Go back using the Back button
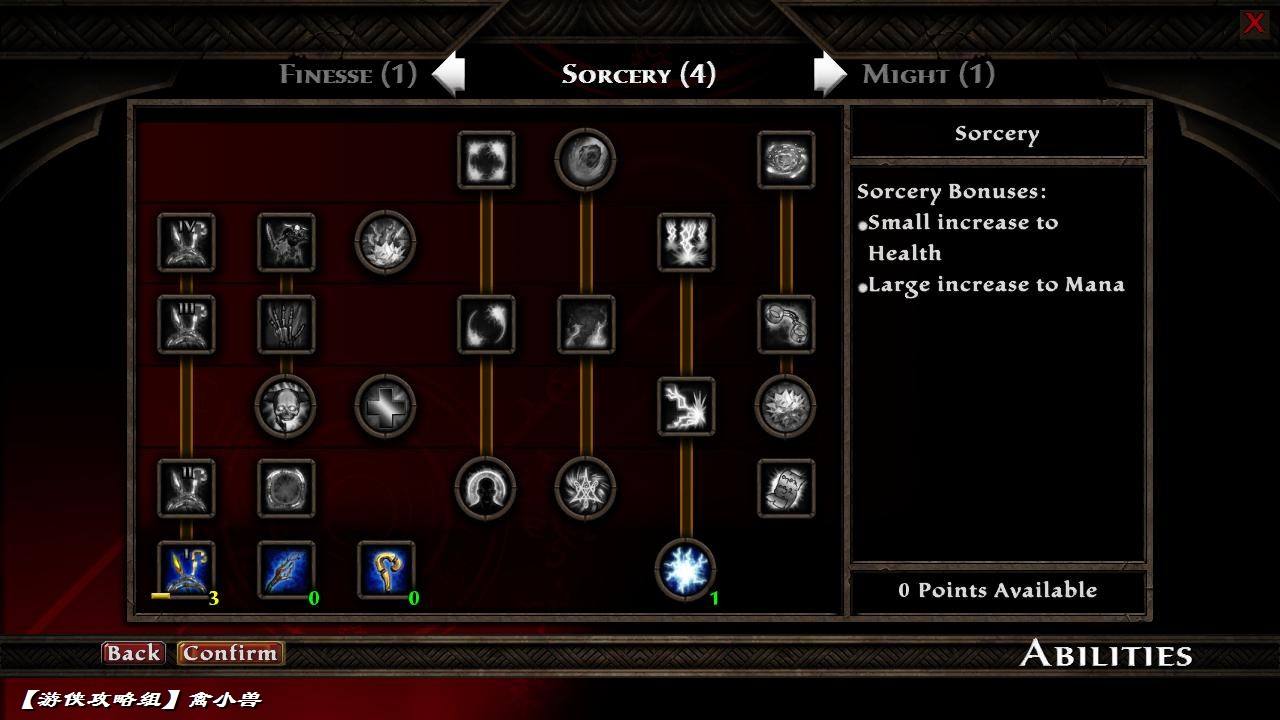The width and height of the screenshot is (1280, 720). (133, 653)
